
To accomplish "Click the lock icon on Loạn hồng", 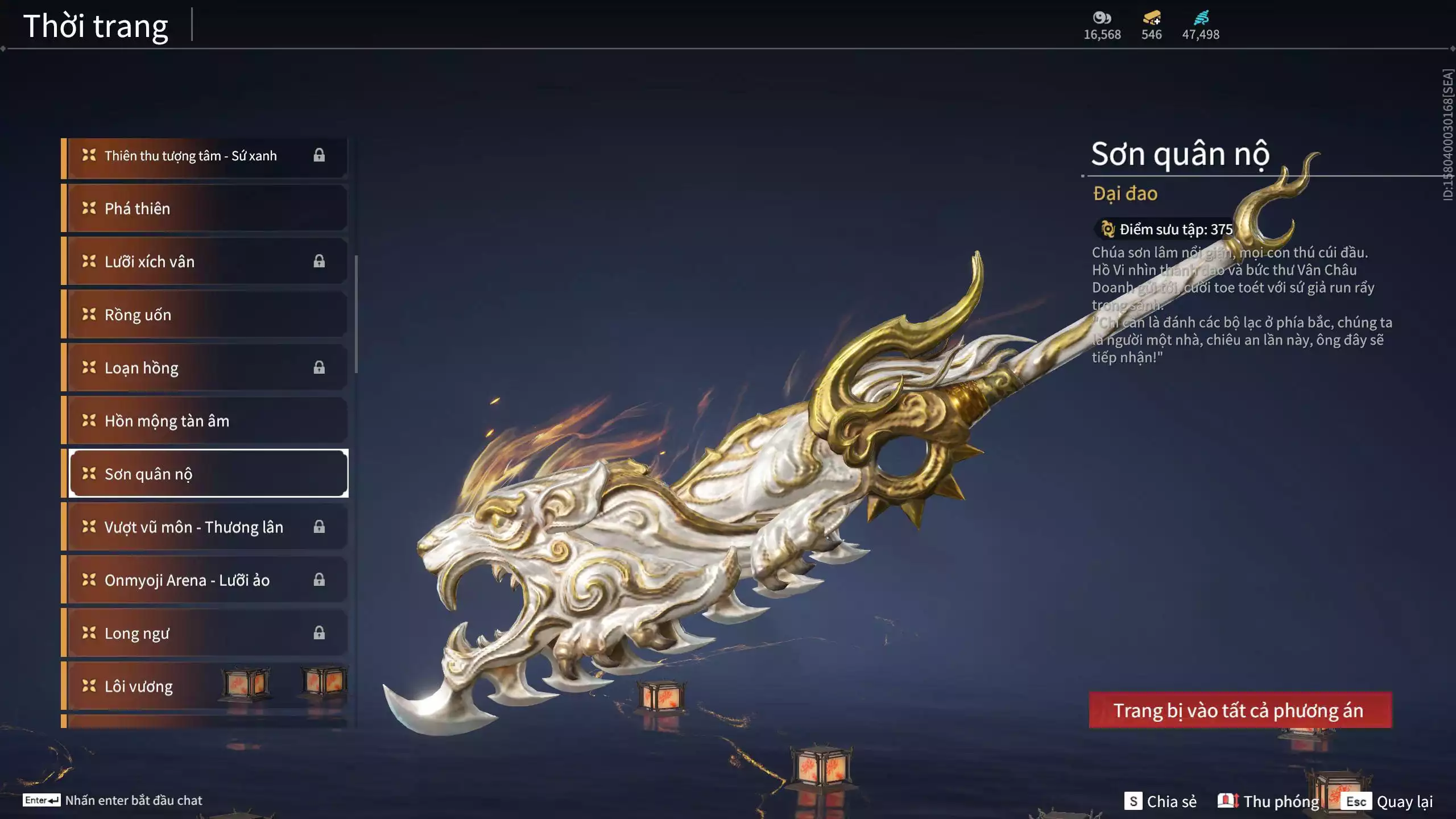I will point(319,367).
